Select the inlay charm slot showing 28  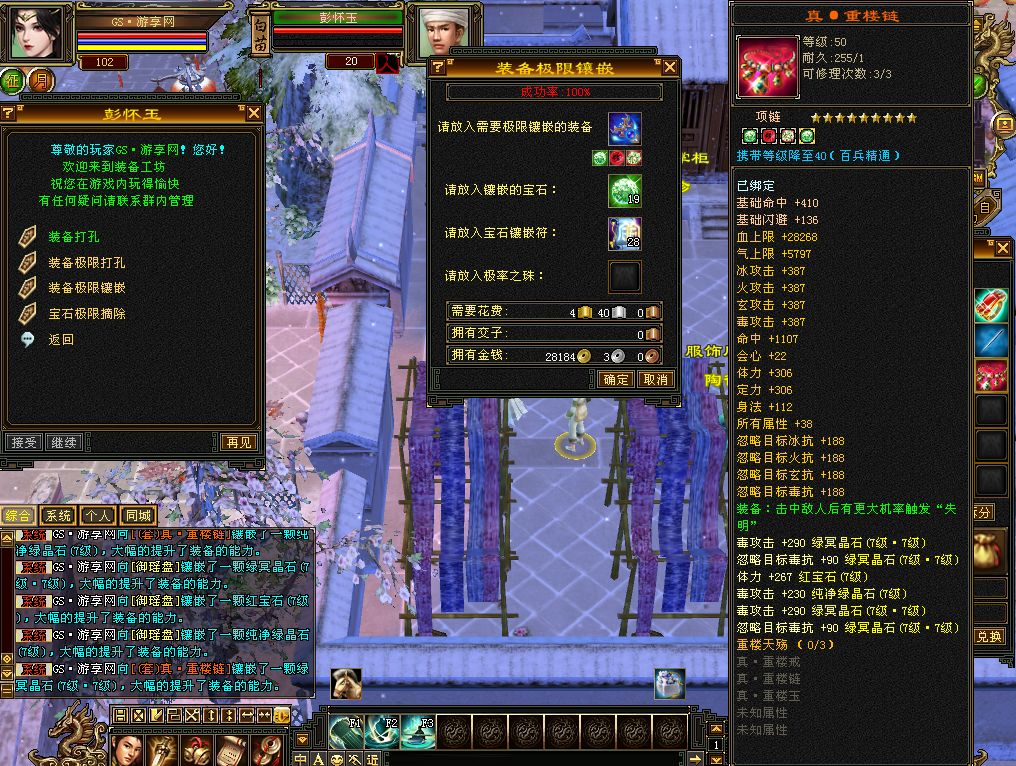(625, 234)
